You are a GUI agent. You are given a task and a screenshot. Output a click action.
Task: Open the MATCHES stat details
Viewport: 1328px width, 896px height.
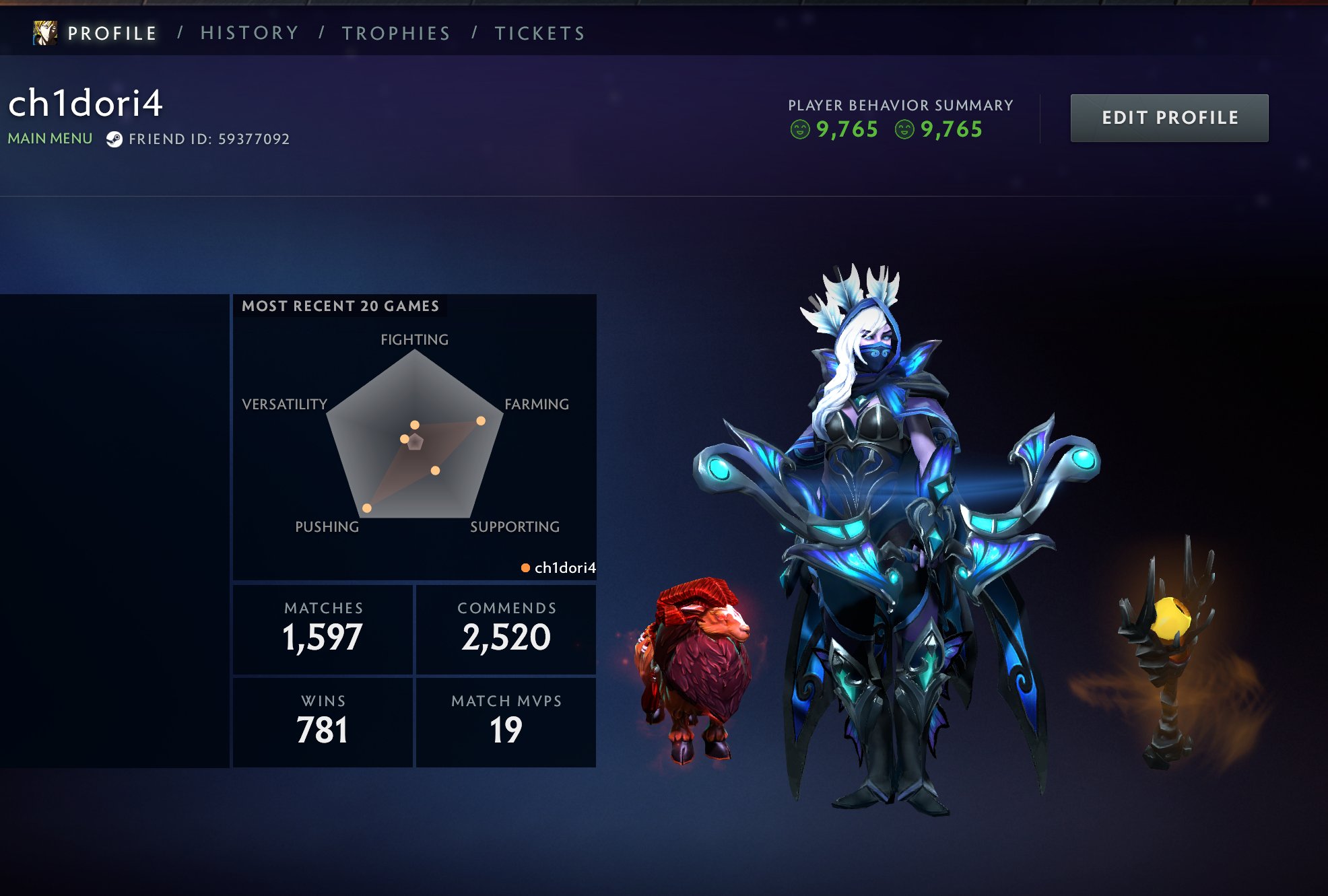coord(323,628)
